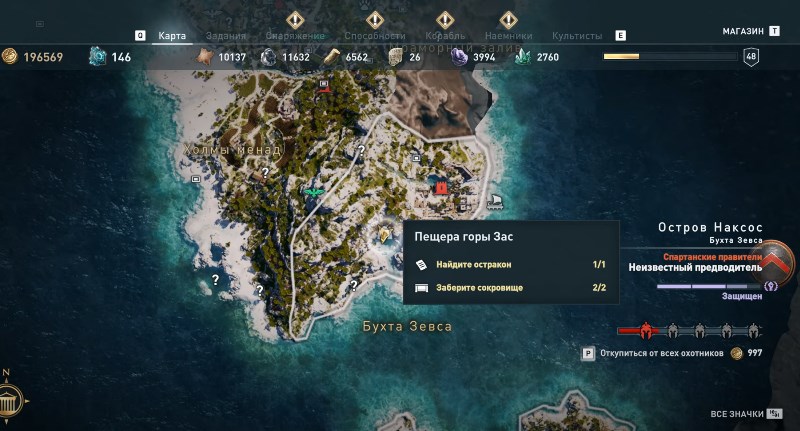Select the highlighted Пещера горы Зас cave marker

383,234
